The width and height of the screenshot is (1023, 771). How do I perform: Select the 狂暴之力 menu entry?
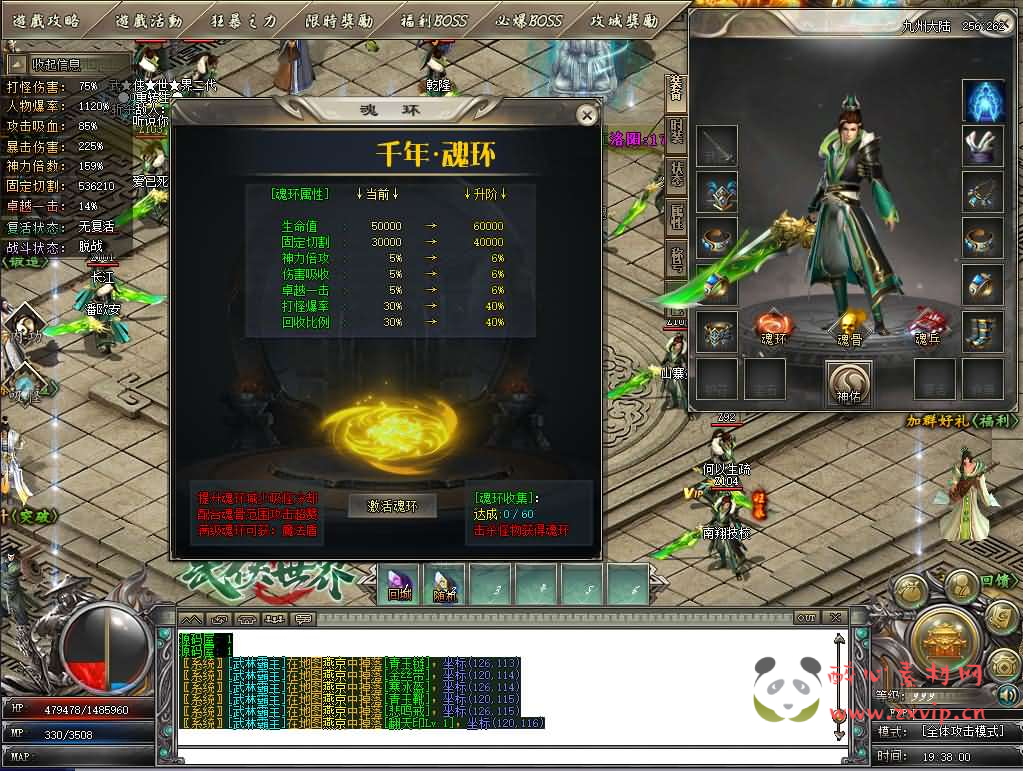(244, 21)
